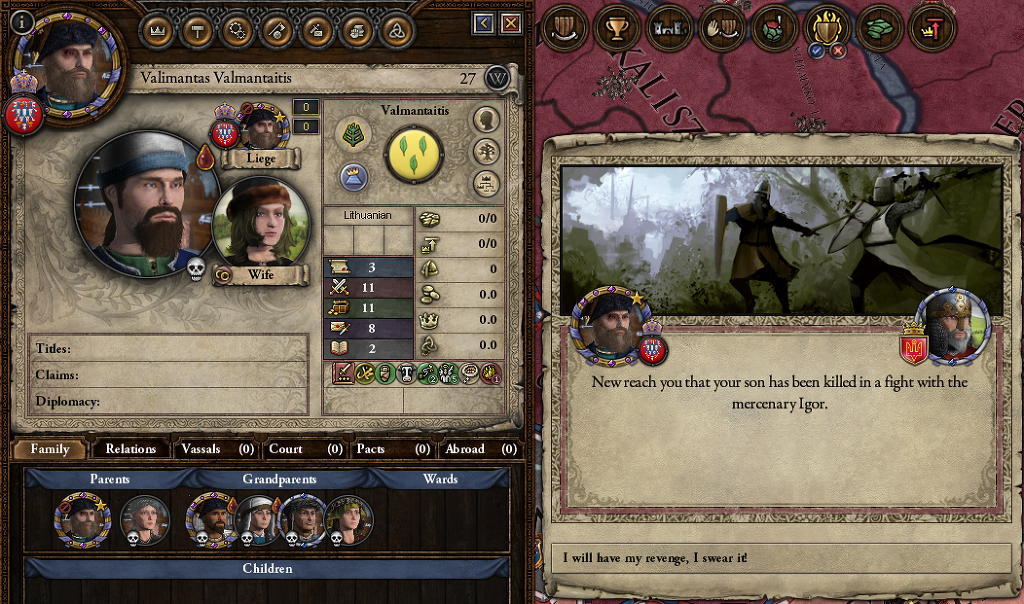Open the green cash alert icon
1024x604 pixels.
coord(880,28)
